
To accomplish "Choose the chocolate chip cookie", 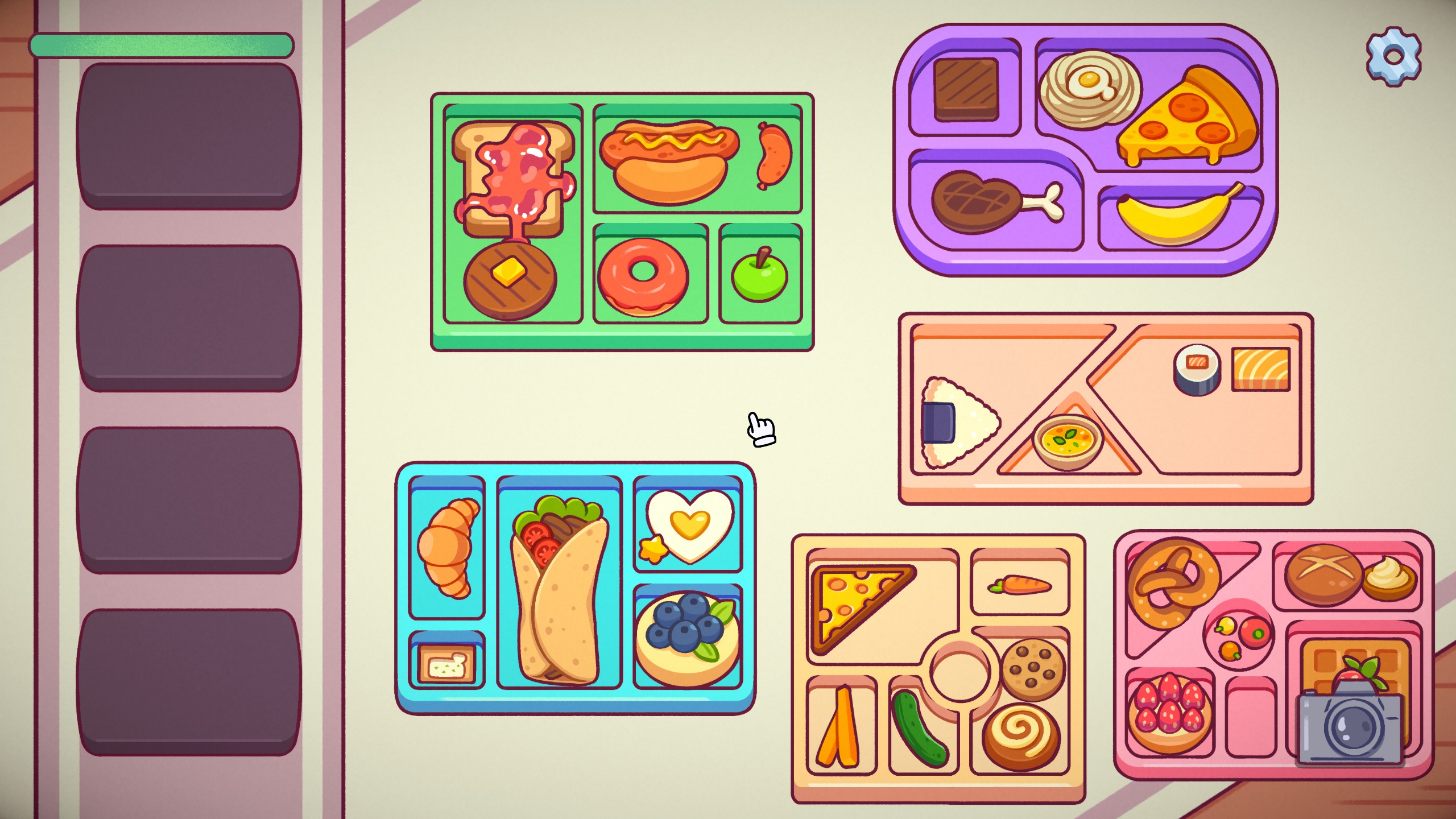I will pyautogui.click(x=1033, y=669).
